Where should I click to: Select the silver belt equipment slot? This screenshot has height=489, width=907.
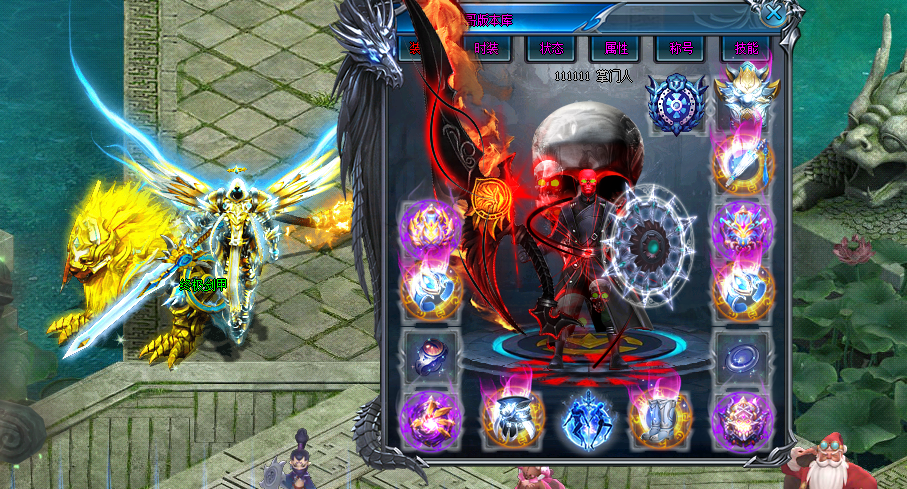click(x=507, y=416)
